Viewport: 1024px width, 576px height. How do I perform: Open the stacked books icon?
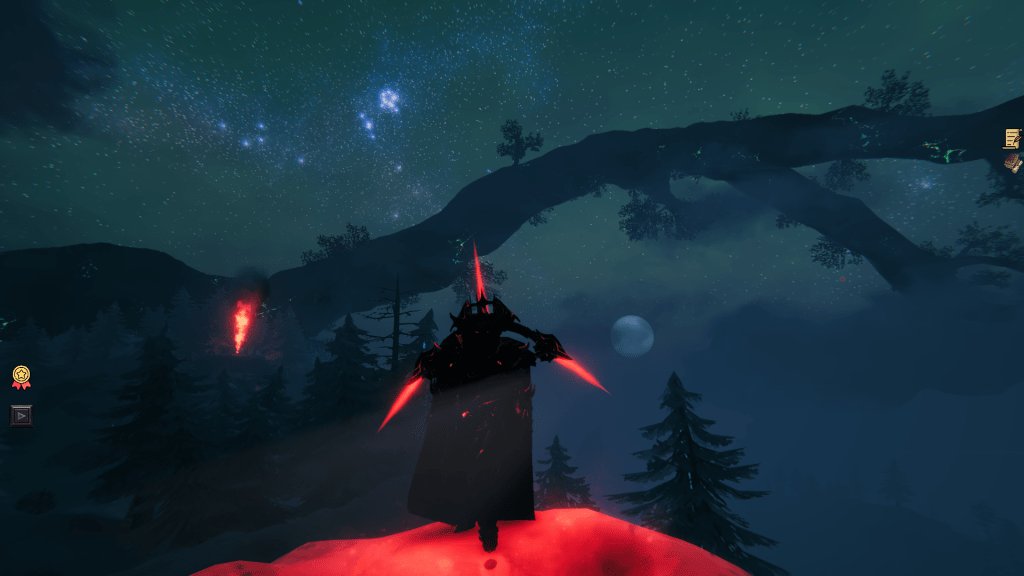click(1013, 162)
